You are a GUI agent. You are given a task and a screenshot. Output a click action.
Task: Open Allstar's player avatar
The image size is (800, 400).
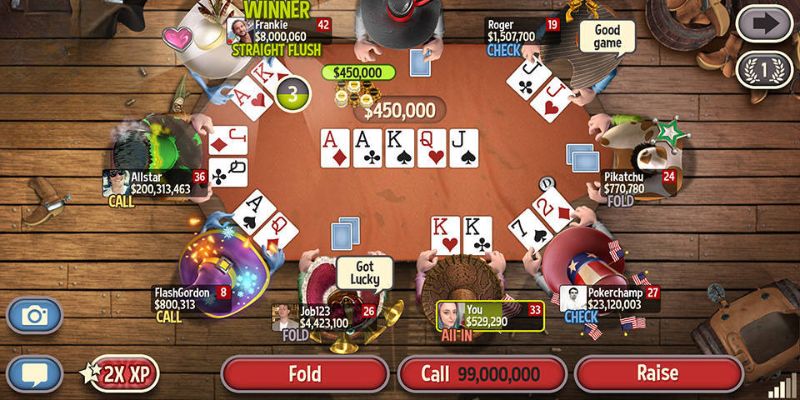tap(116, 182)
